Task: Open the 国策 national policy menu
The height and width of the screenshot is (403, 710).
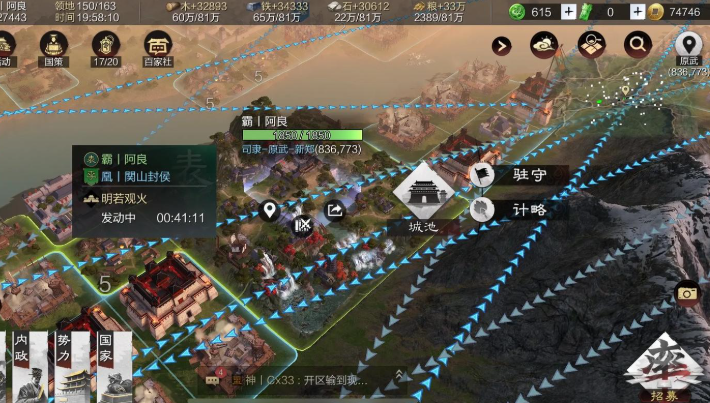Action: (x=54, y=47)
